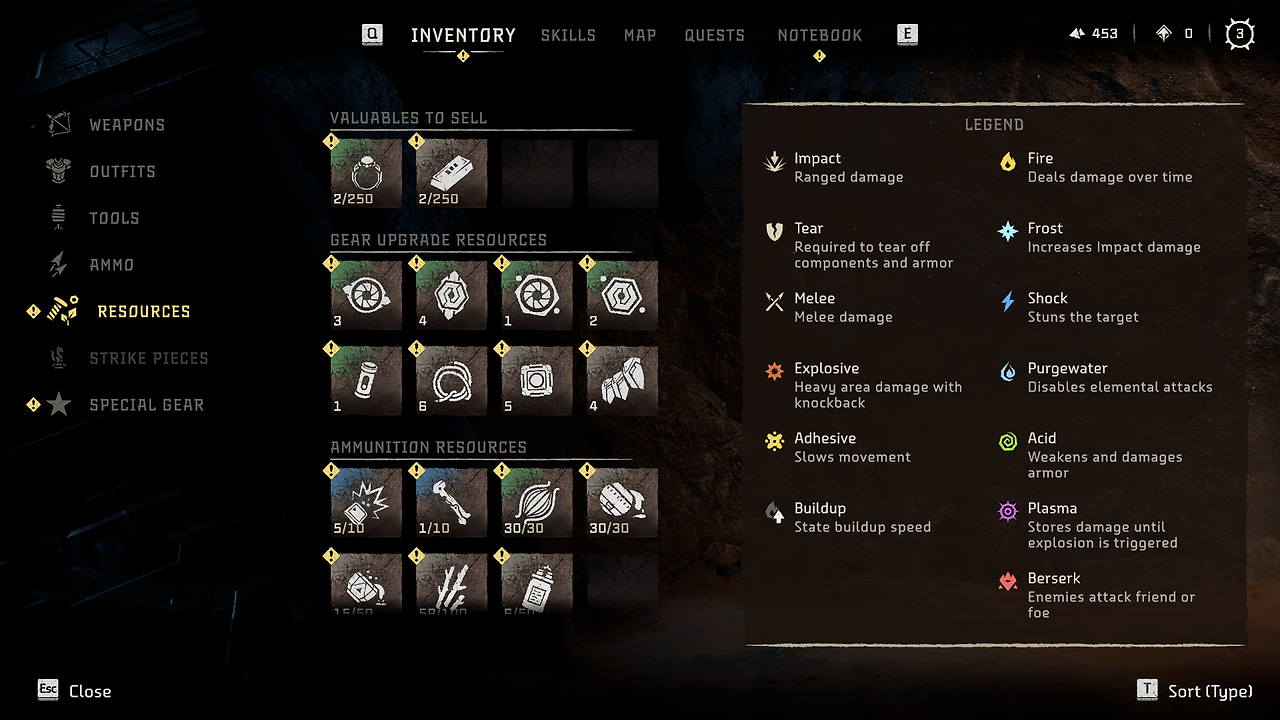Show the Ammo category
The width and height of the screenshot is (1280, 720).
(x=111, y=265)
